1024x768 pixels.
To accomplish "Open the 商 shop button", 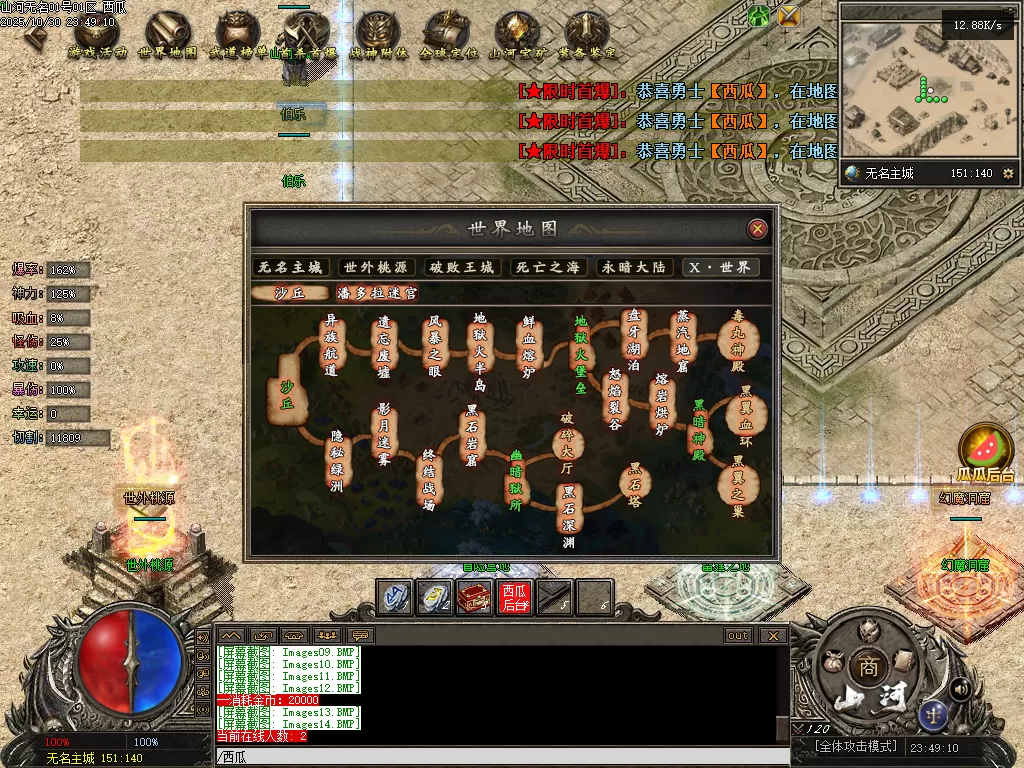I will 865,667.
